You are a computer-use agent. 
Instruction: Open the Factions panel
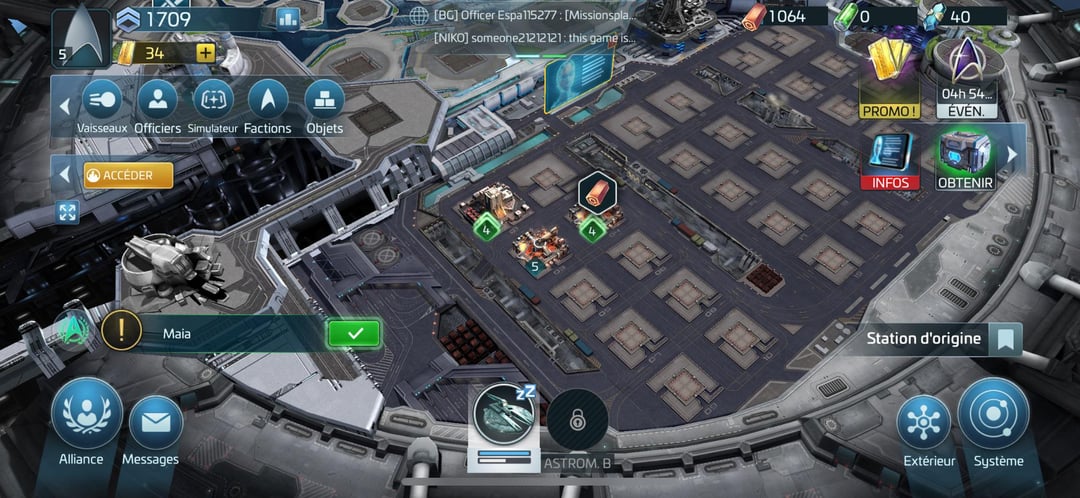click(x=267, y=101)
